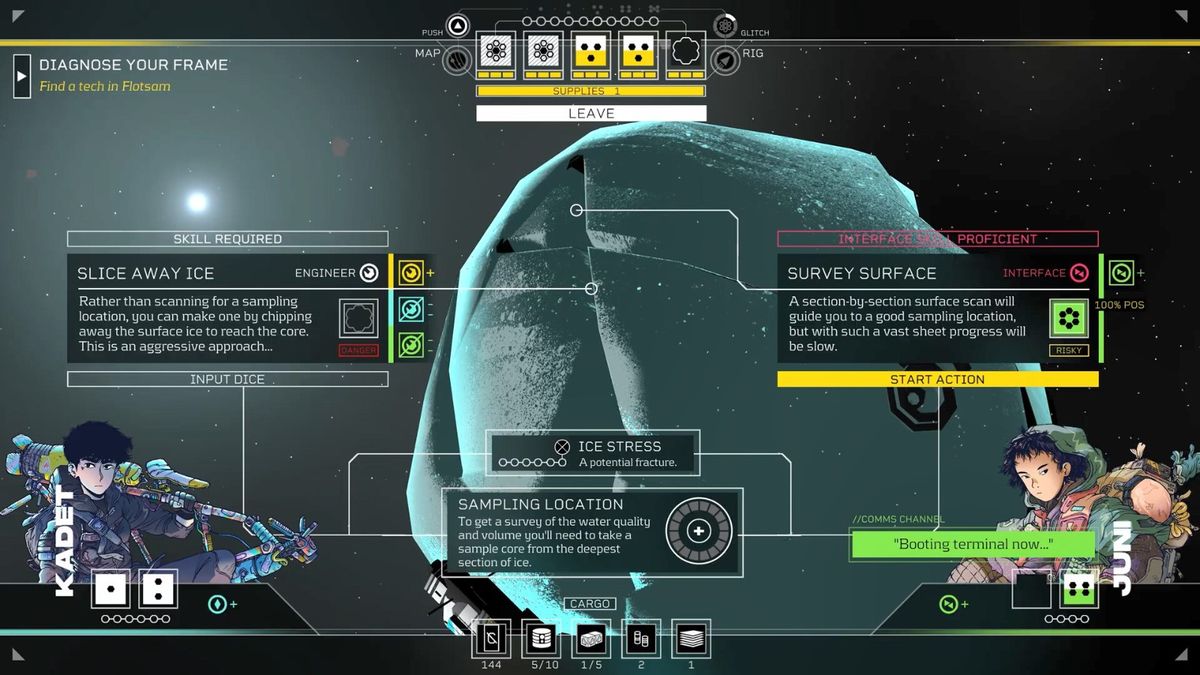Activate the Push ability
Image resolution: width=1200 pixels, height=675 pixels.
point(458,26)
